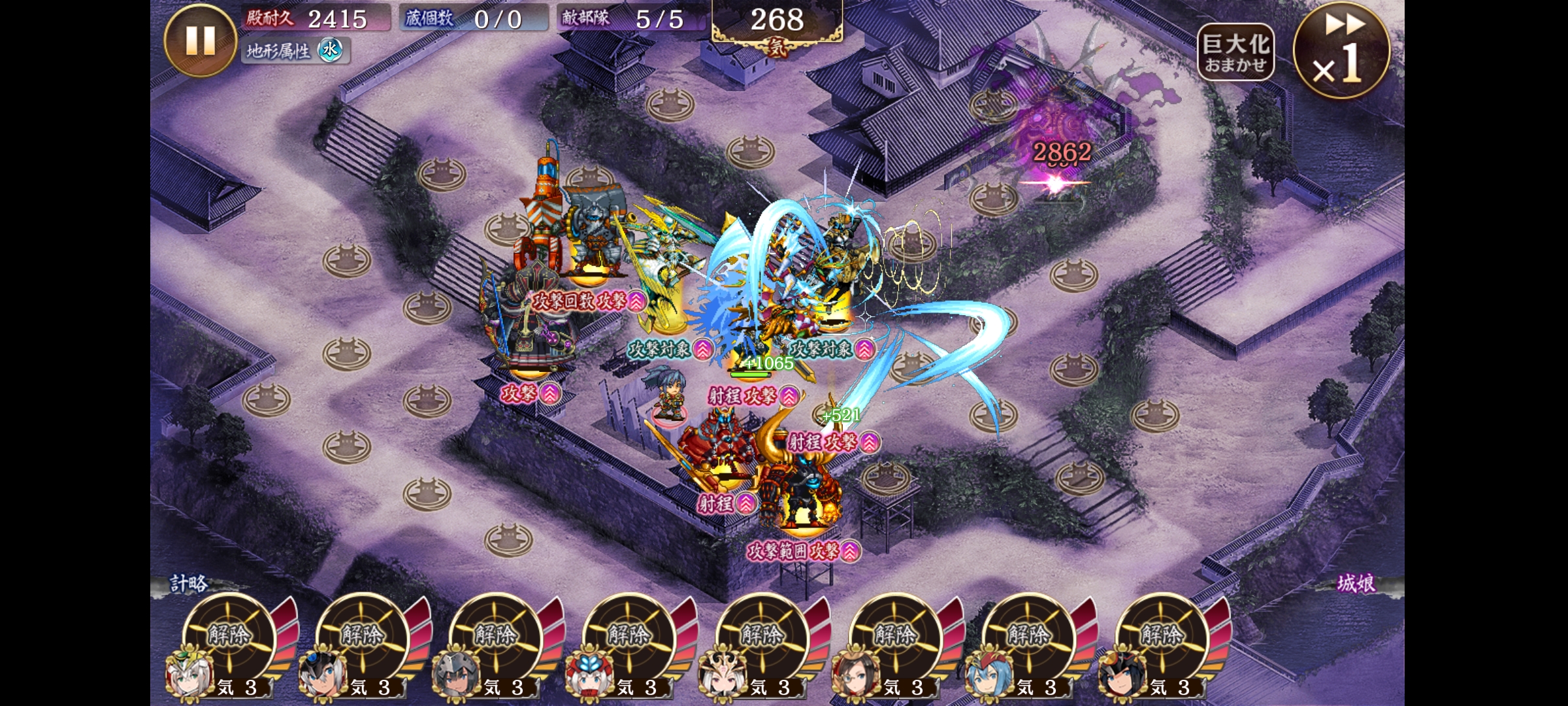Viewport: 1568px width, 706px height.
Task: Release skill of girl with blue goggles
Action: 362,635
